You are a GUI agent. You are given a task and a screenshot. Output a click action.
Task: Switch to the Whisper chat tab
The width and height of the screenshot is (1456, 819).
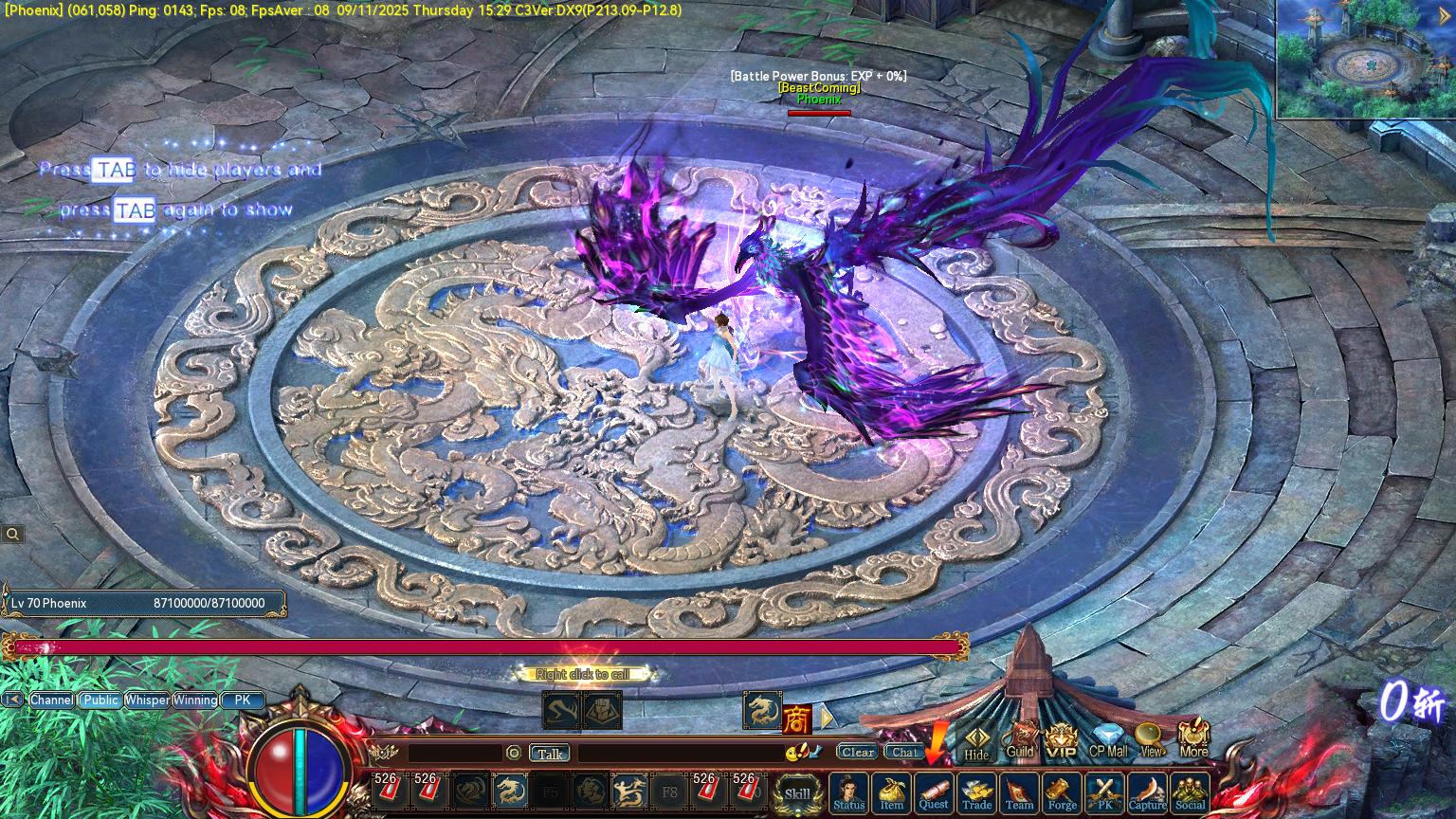(x=147, y=700)
